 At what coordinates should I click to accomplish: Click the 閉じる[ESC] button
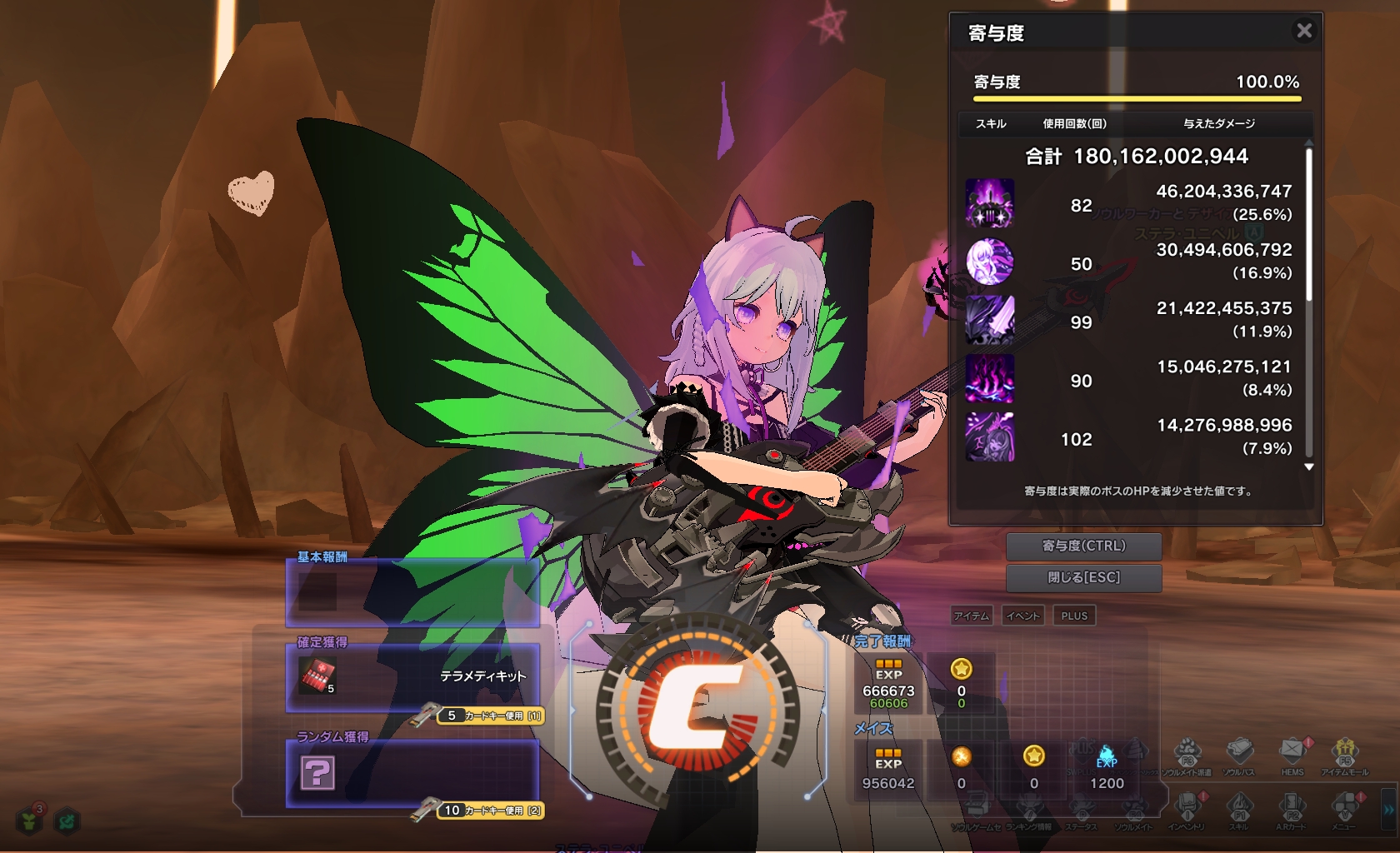tap(1083, 577)
